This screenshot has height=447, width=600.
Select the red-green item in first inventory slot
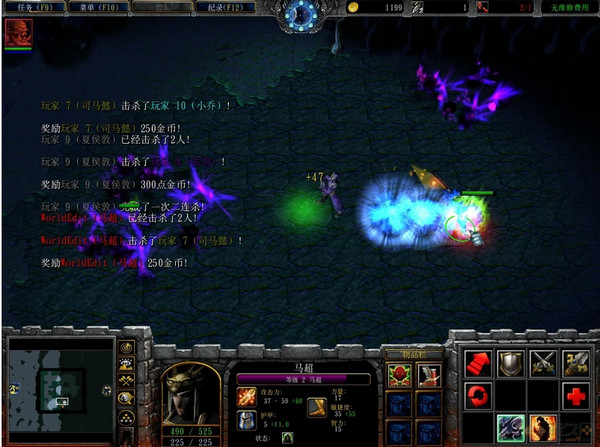[x=399, y=374]
